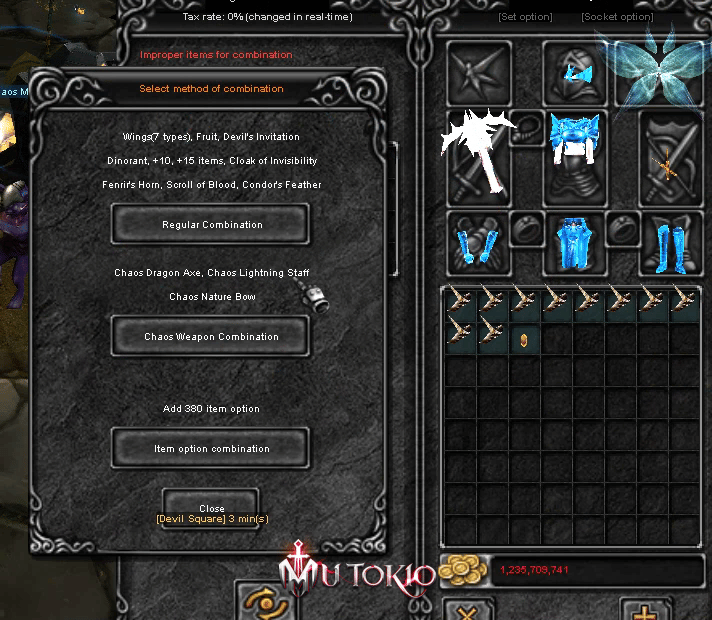Pick the small orange jewel in inventory
Image resolution: width=712 pixels, height=620 pixels.
(x=523, y=340)
